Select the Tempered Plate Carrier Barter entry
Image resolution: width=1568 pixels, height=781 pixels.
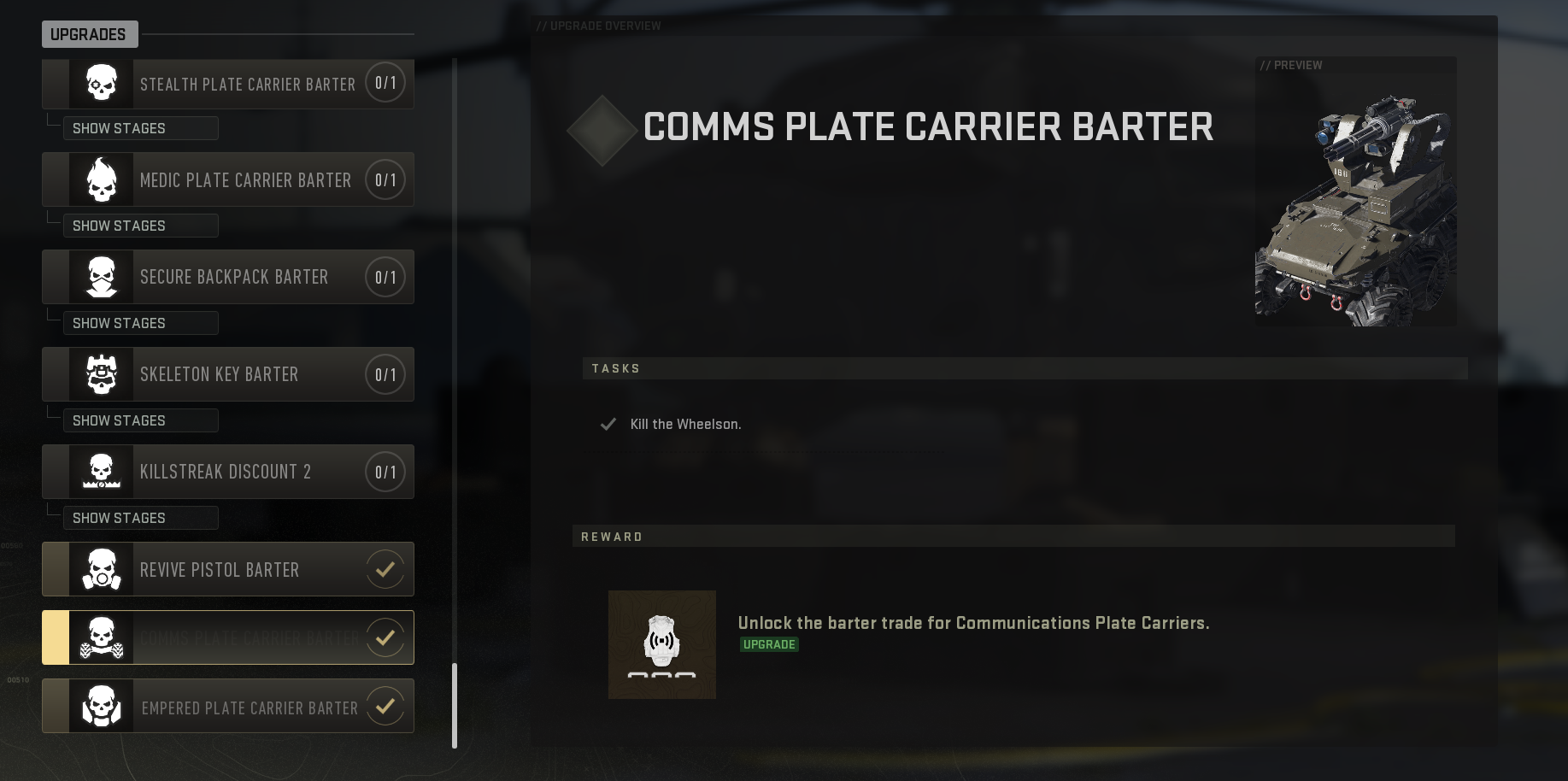click(x=226, y=706)
